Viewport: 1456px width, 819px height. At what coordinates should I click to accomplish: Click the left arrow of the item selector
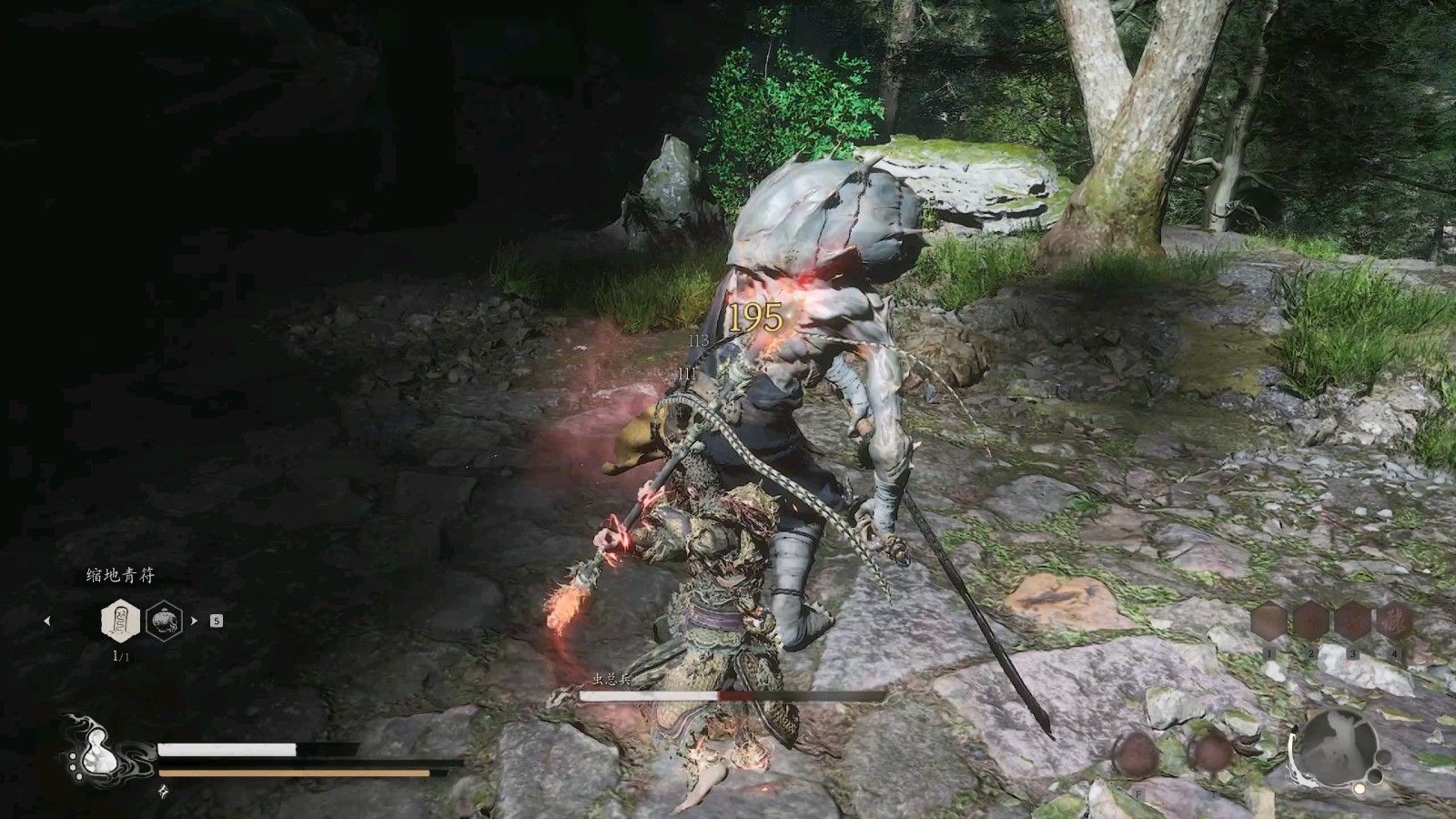coord(47,622)
